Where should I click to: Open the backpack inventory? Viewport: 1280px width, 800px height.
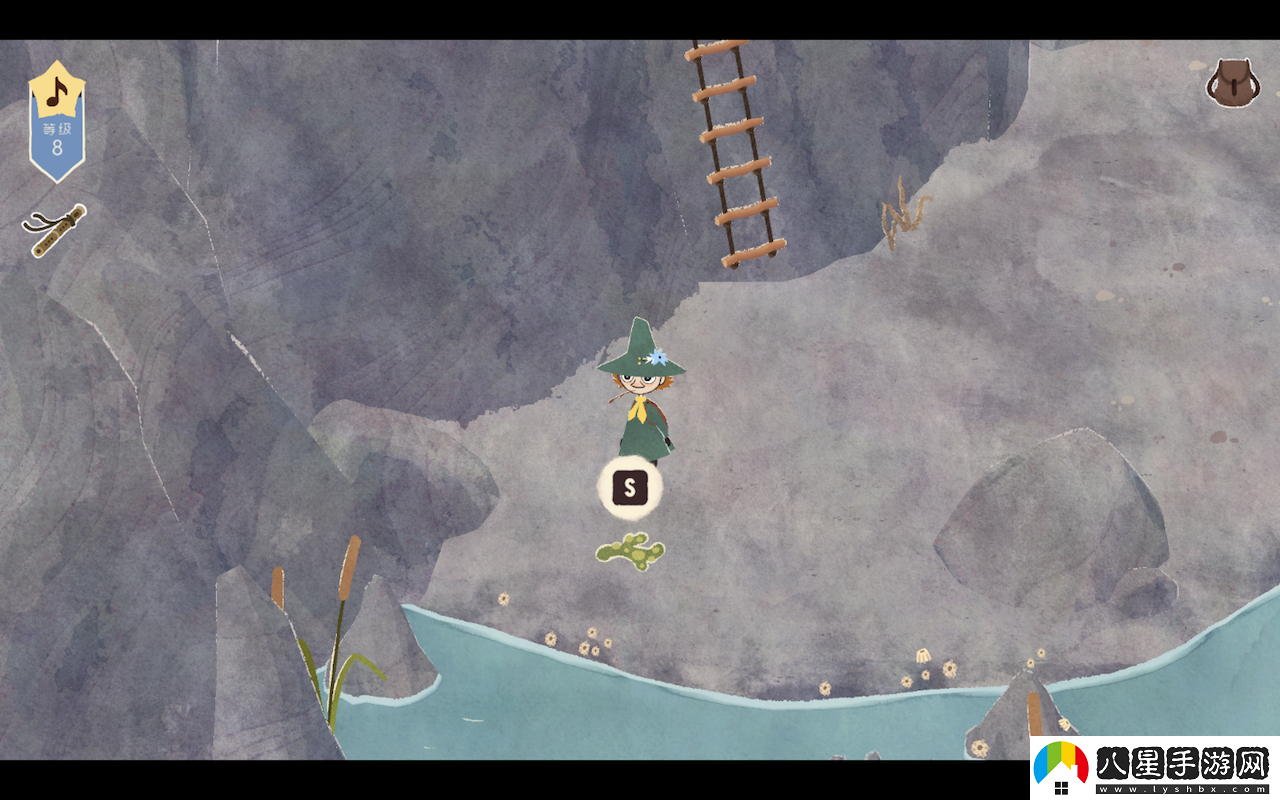point(1232,83)
